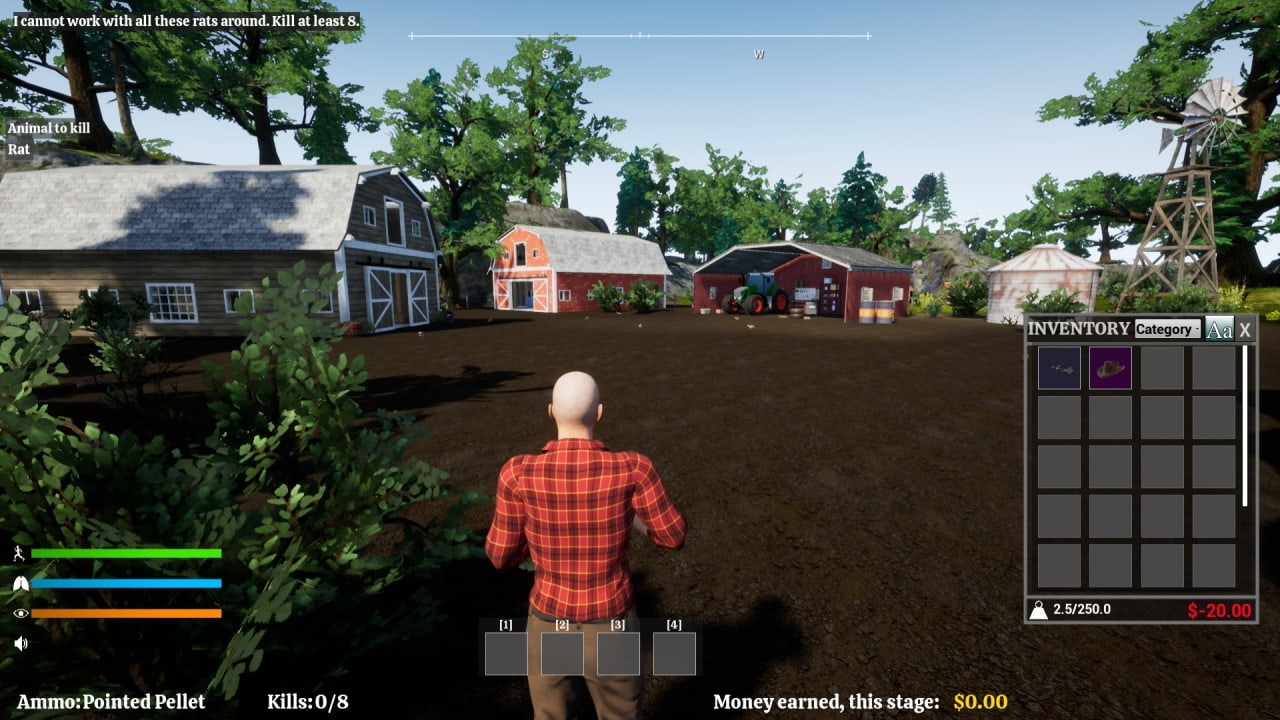
Task: Pick hotbar slot labeled 4
Action: [674, 653]
